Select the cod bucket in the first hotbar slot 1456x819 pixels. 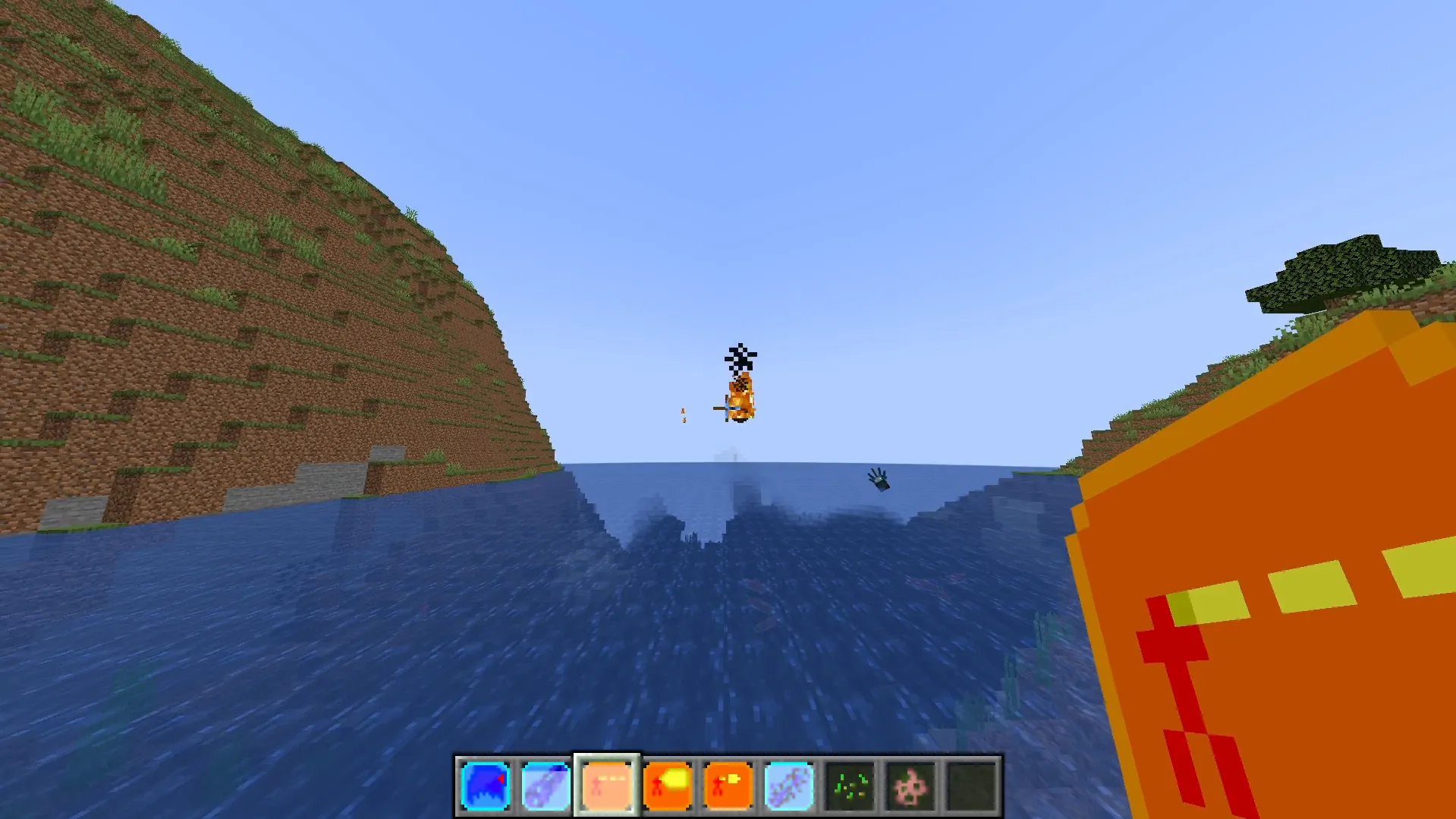pos(485,786)
